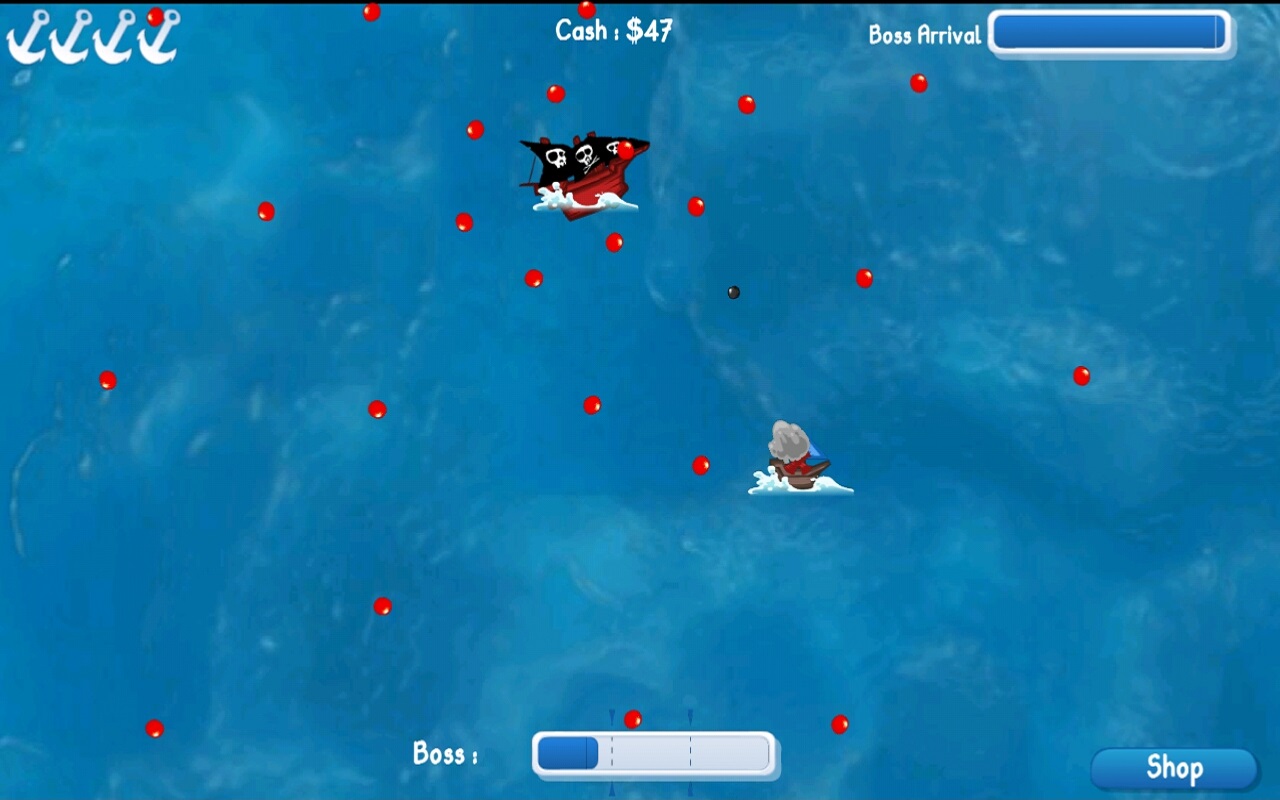The width and height of the screenshot is (1280, 800).
Task: Click the red mine above the Boss bar
Action: 632,717
